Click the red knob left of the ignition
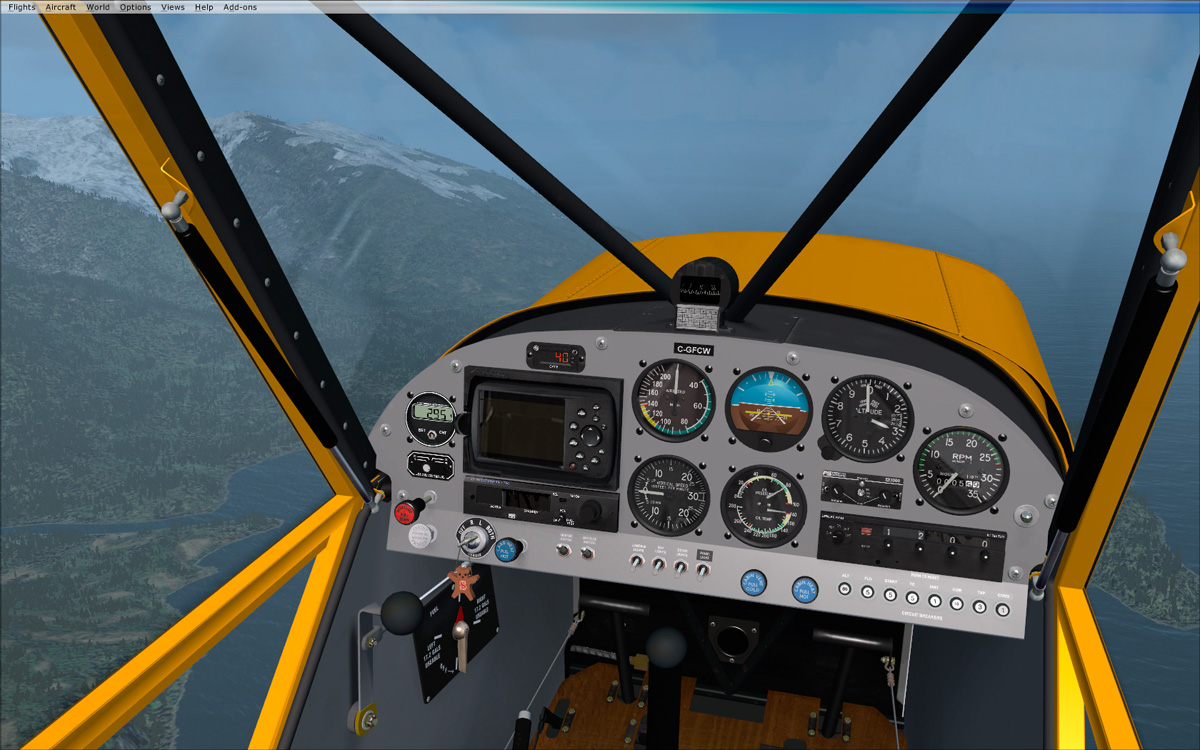1200x750 pixels. tap(406, 513)
